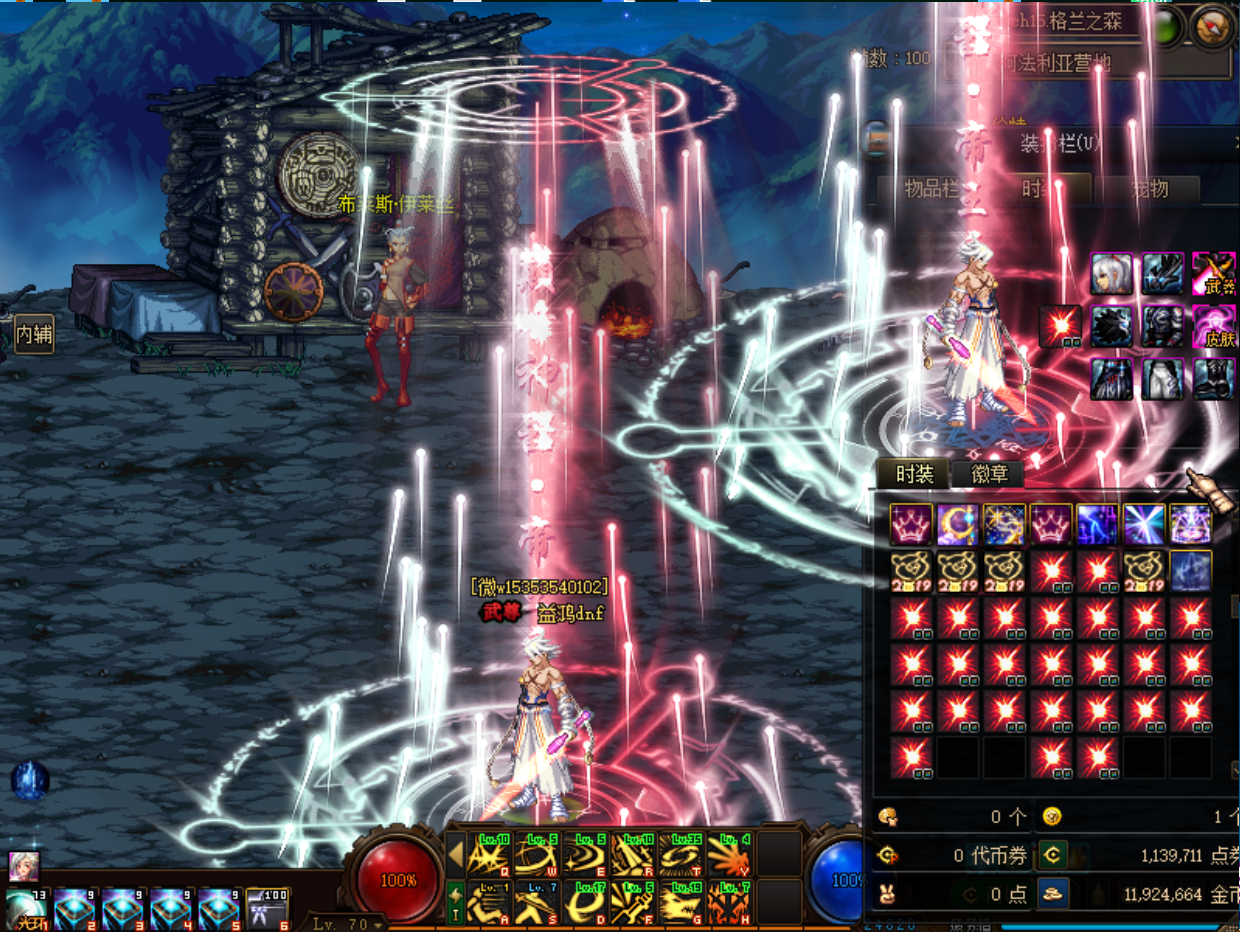Viewport: 1240px width, 932px height.
Task: Pick the blue crystal item in inventory
Action: pos(1191,571)
